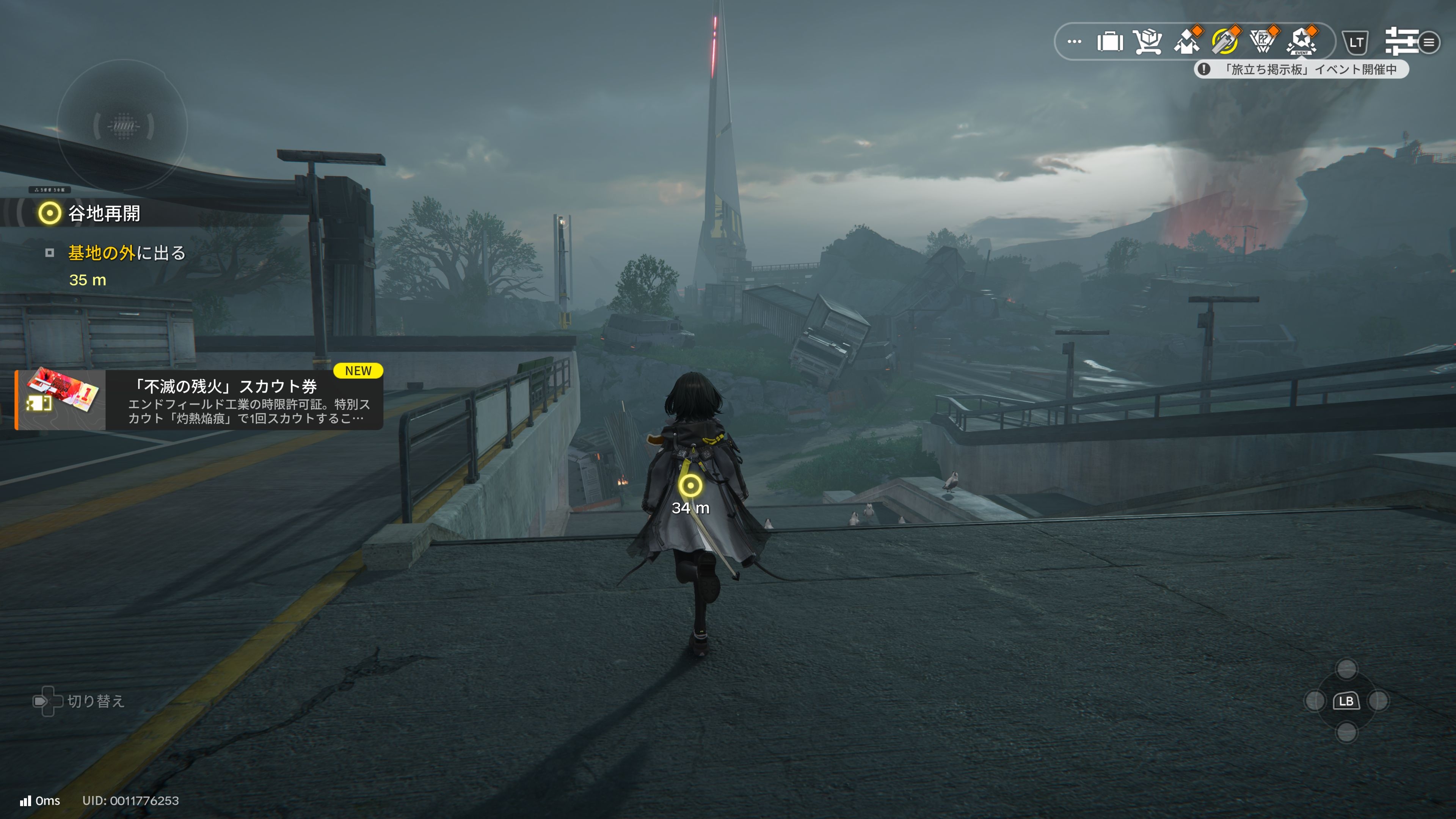Click the 旅立ち掲示板 event notice banner
Image resolution: width=1456 pixels, height=819 pixels.
tap(1301, 69)
